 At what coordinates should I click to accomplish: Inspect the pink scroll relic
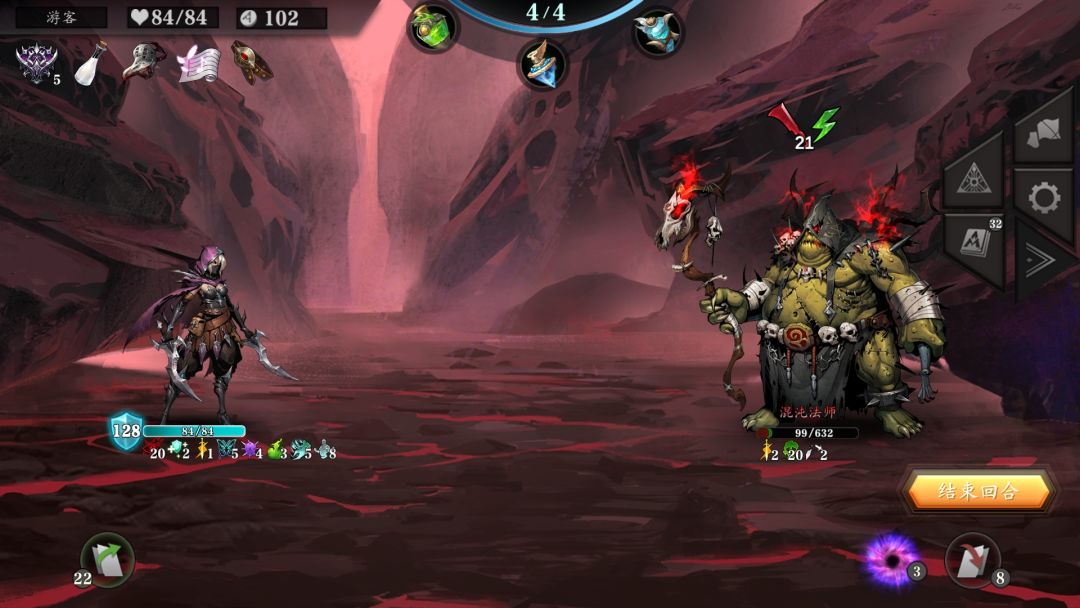point(198,63)
